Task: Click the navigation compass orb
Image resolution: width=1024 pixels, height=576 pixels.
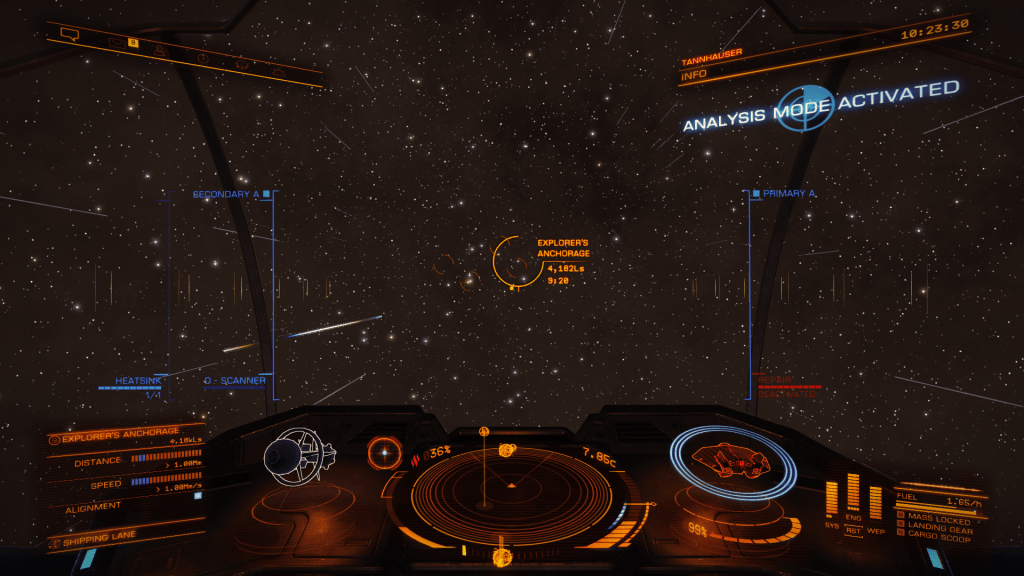Action: pos(381,453)
